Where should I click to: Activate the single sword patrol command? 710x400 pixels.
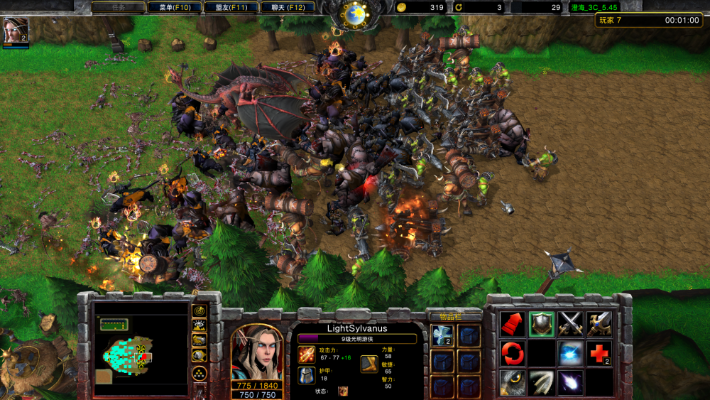[600, 324]
